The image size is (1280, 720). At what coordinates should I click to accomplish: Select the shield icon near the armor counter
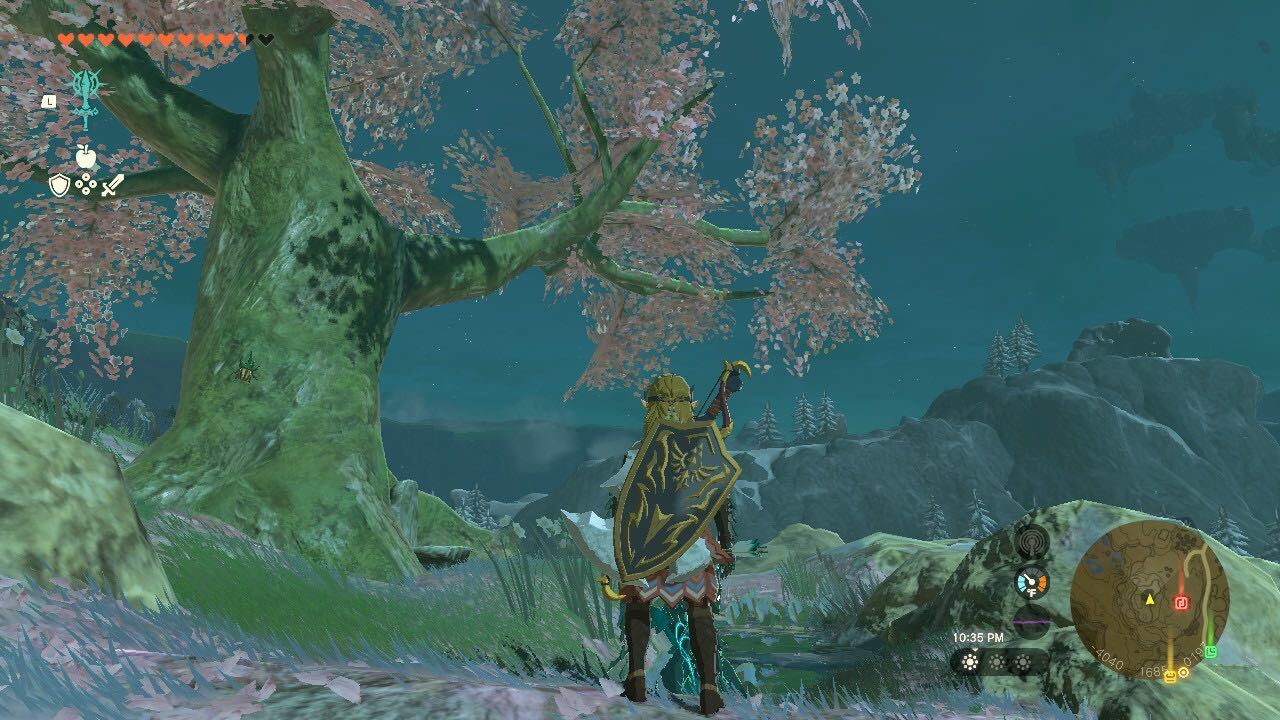point(59,186)
